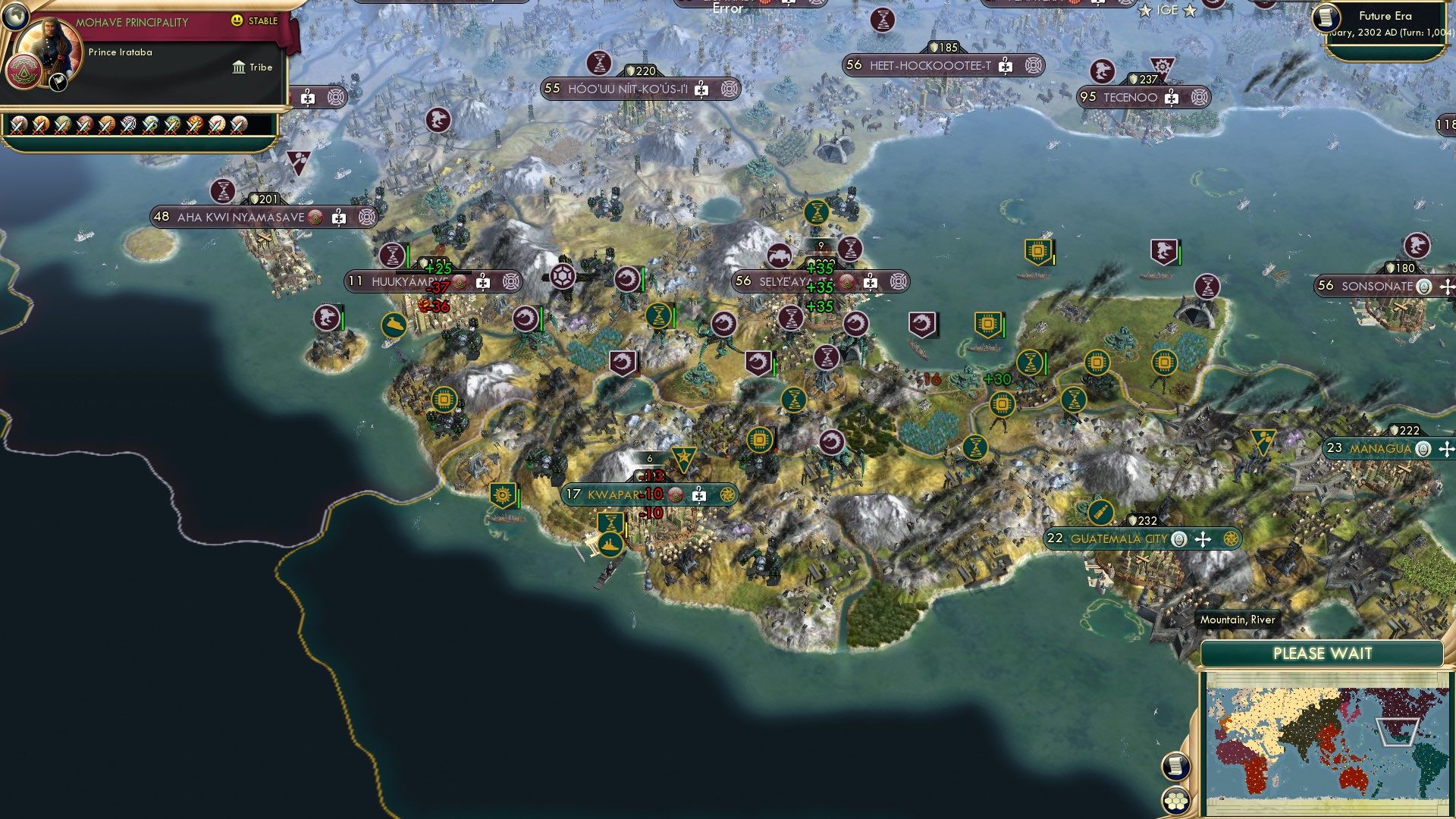Screen dimensions: 1456x819
Task: Click the white flag icon under the leader portrait
Action: 58,83
